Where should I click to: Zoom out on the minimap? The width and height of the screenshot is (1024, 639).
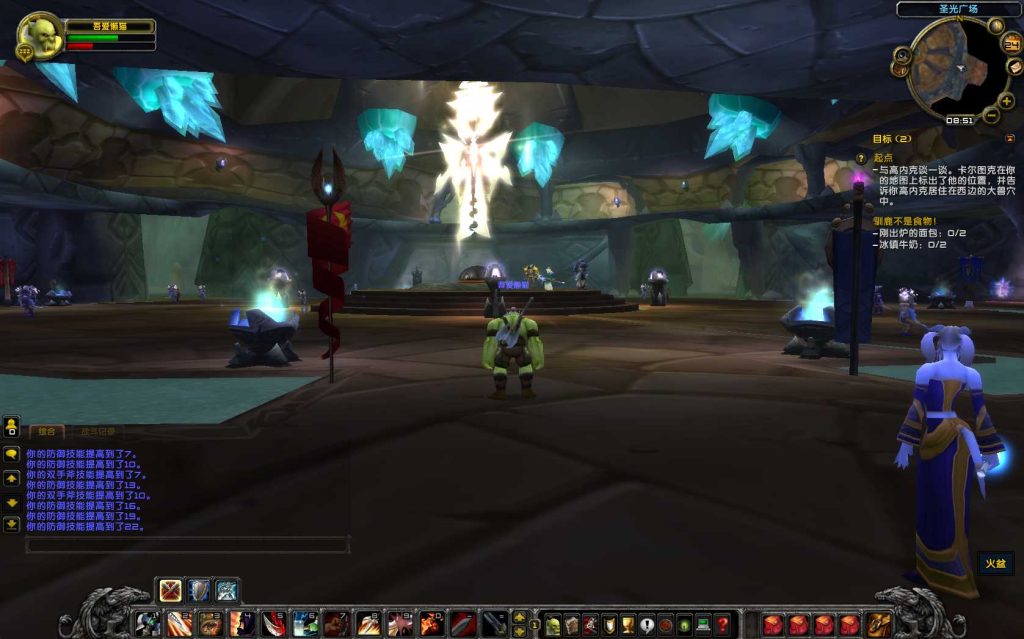(x=991, y=115)
